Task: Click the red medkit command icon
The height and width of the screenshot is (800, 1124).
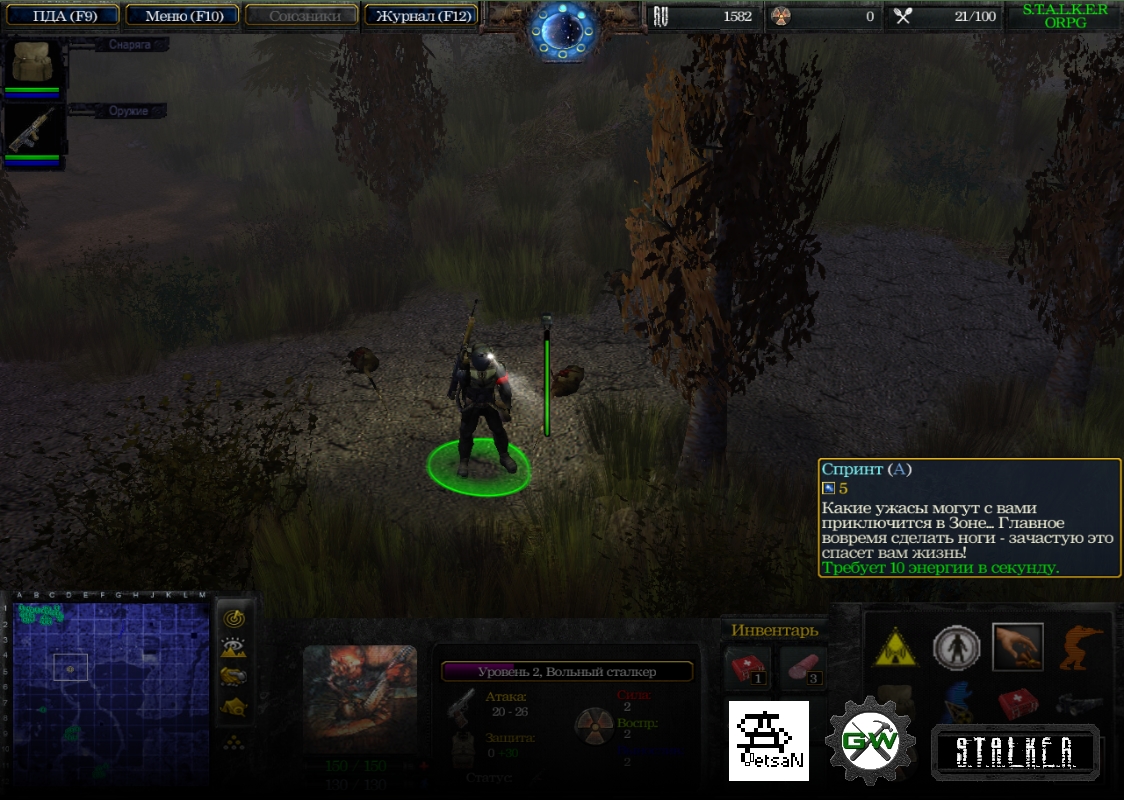Action: point(1018,703)
